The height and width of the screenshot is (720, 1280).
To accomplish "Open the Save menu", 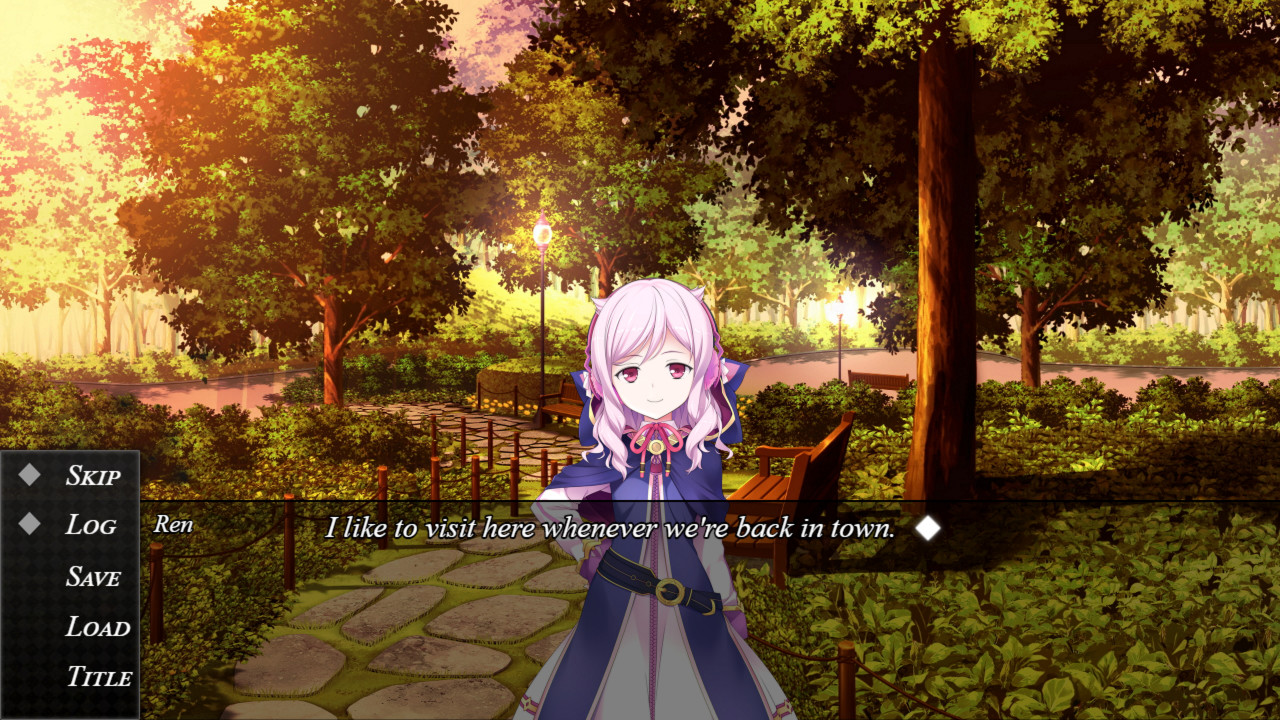I will 93,577.
